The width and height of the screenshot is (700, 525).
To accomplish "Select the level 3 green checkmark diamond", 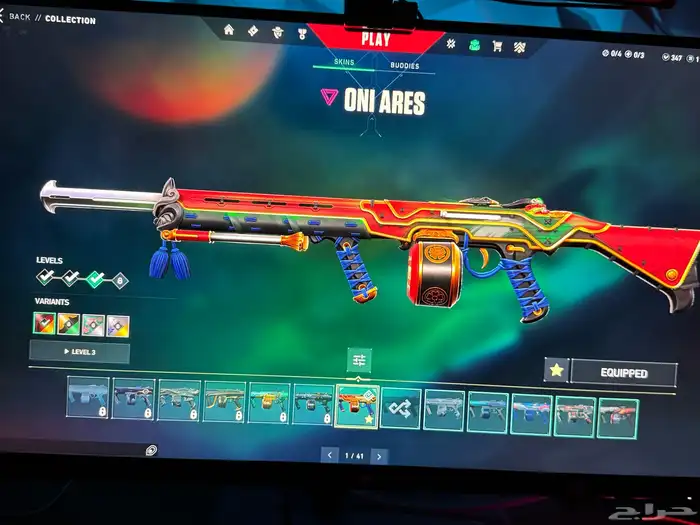I will (x=95, y=280).
